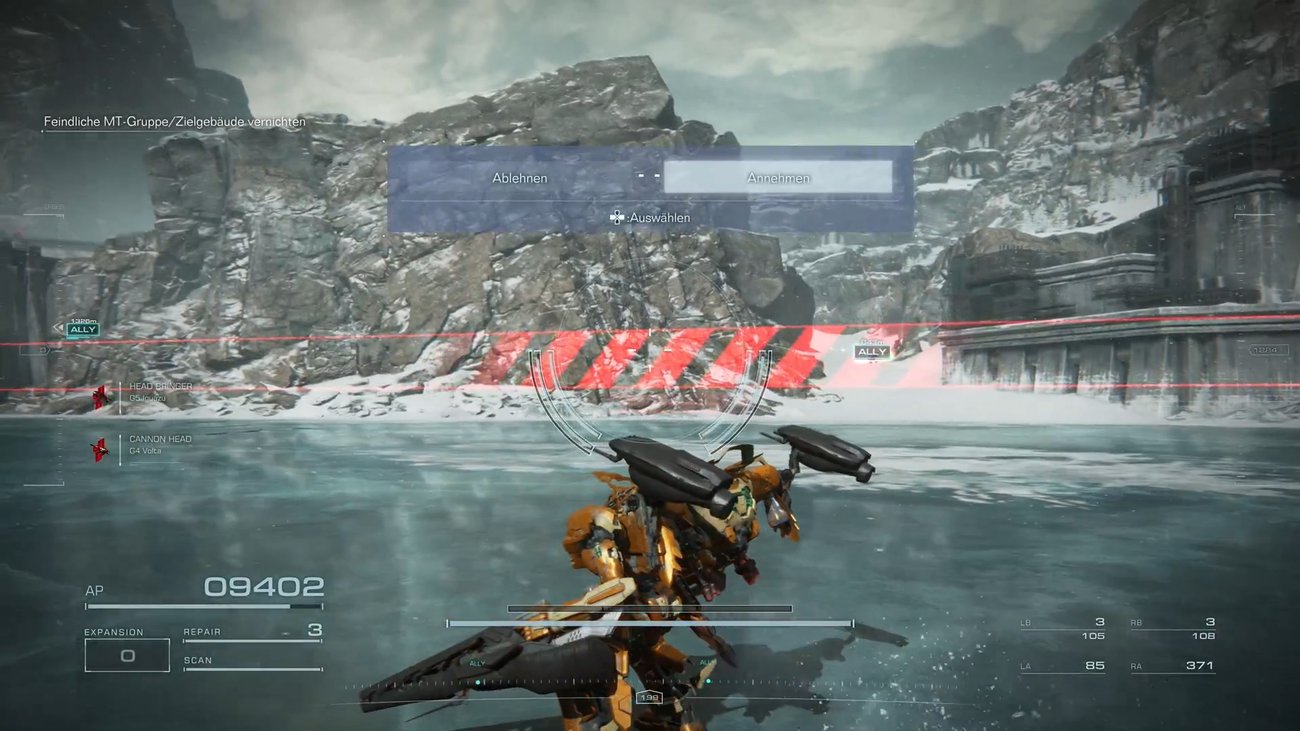This screenshot has height=731, width=1300.
Task: Click the left ALLY indicator tag
Action: (83, 329)
